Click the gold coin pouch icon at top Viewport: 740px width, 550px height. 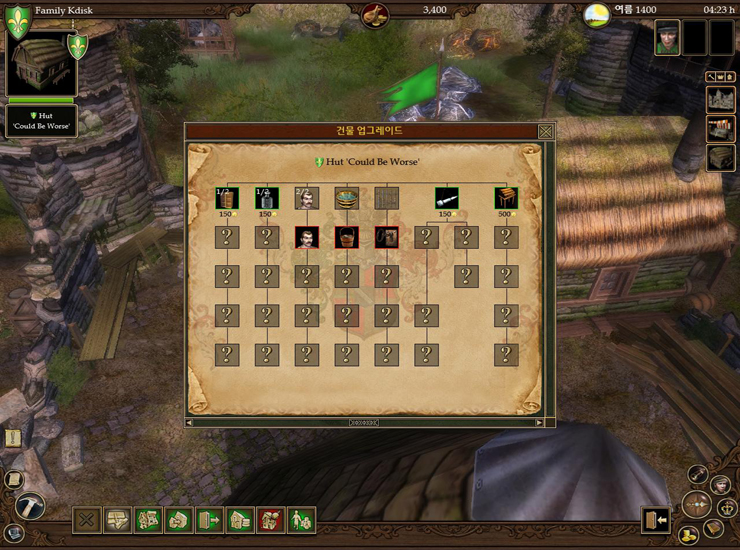click(376, 14)
